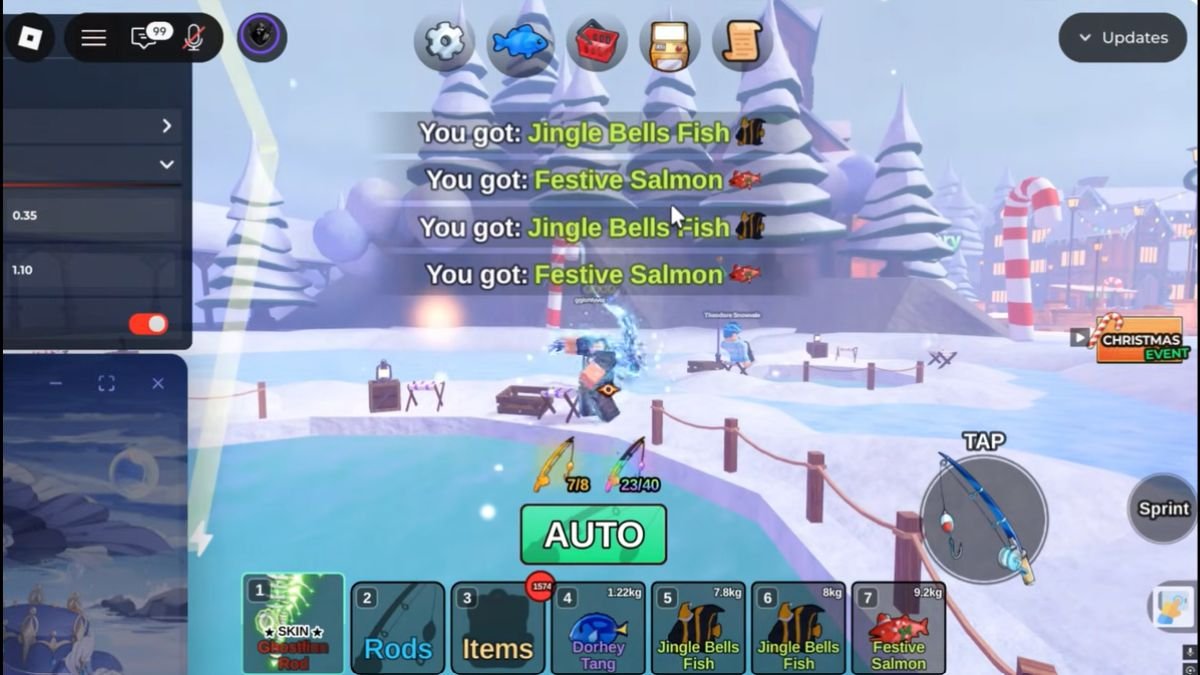Open the Rods hotbar slot
The height and width of the screenshot is (675, 1200).
(397, 629)
